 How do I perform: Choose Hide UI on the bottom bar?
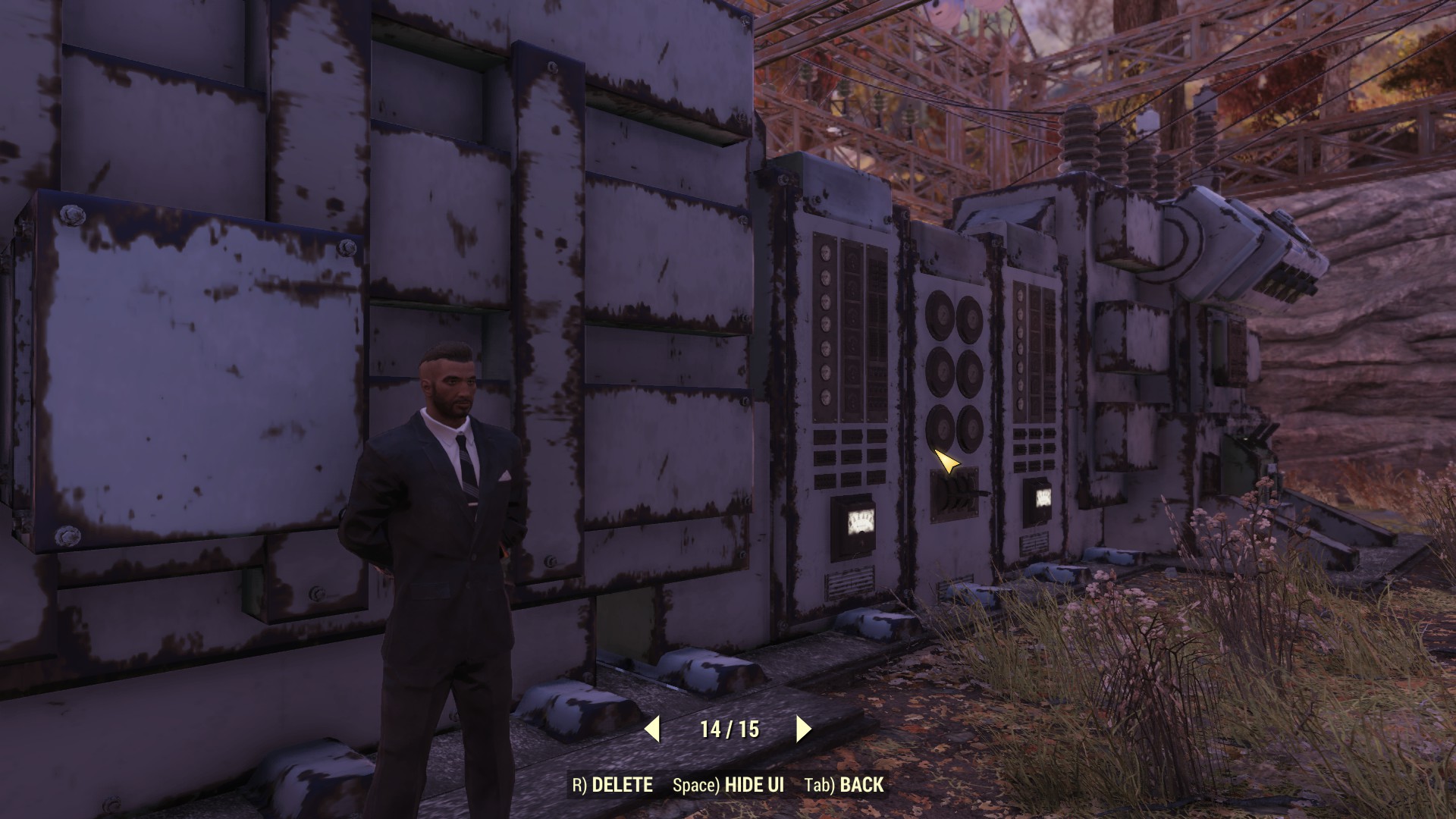pyautogui.click(x=728, y=785)
